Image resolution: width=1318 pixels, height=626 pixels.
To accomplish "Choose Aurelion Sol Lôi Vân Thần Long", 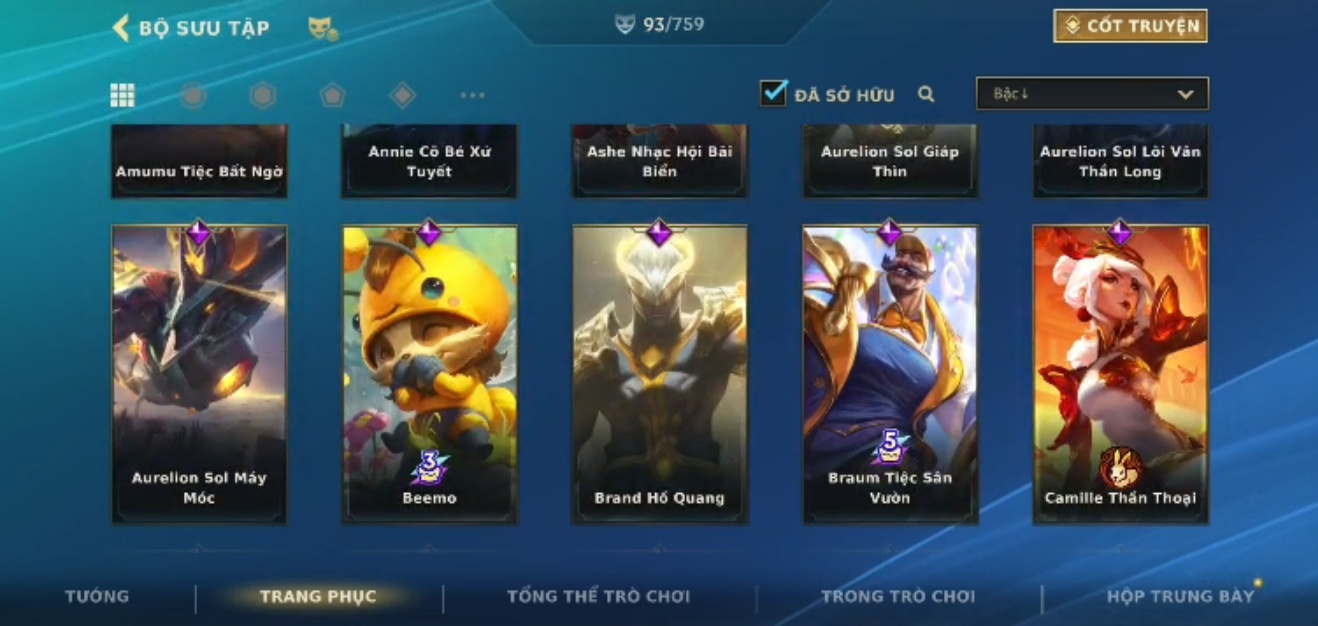I will (1120, 162).
